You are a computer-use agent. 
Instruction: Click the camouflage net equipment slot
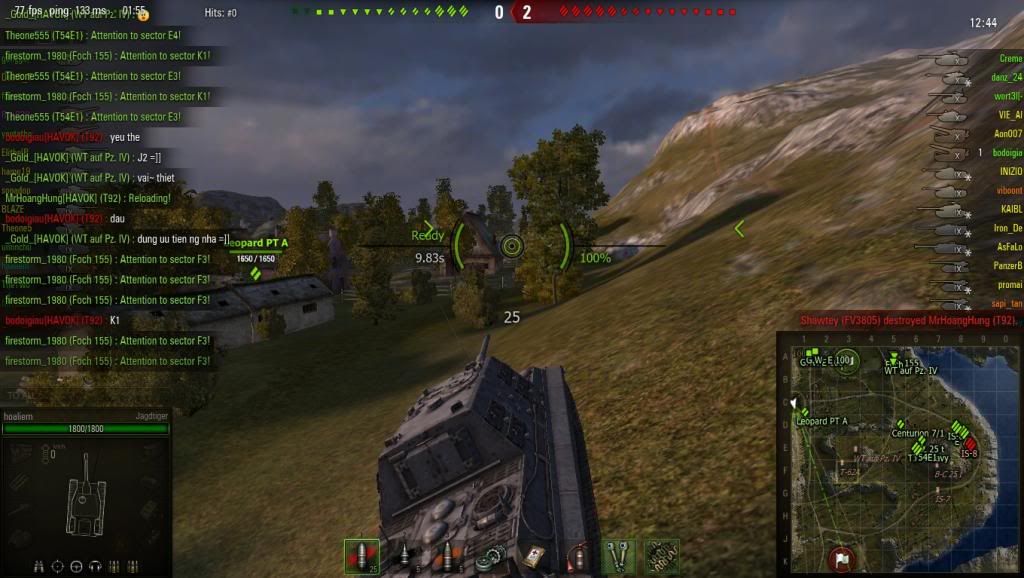(x=659, y=556)
